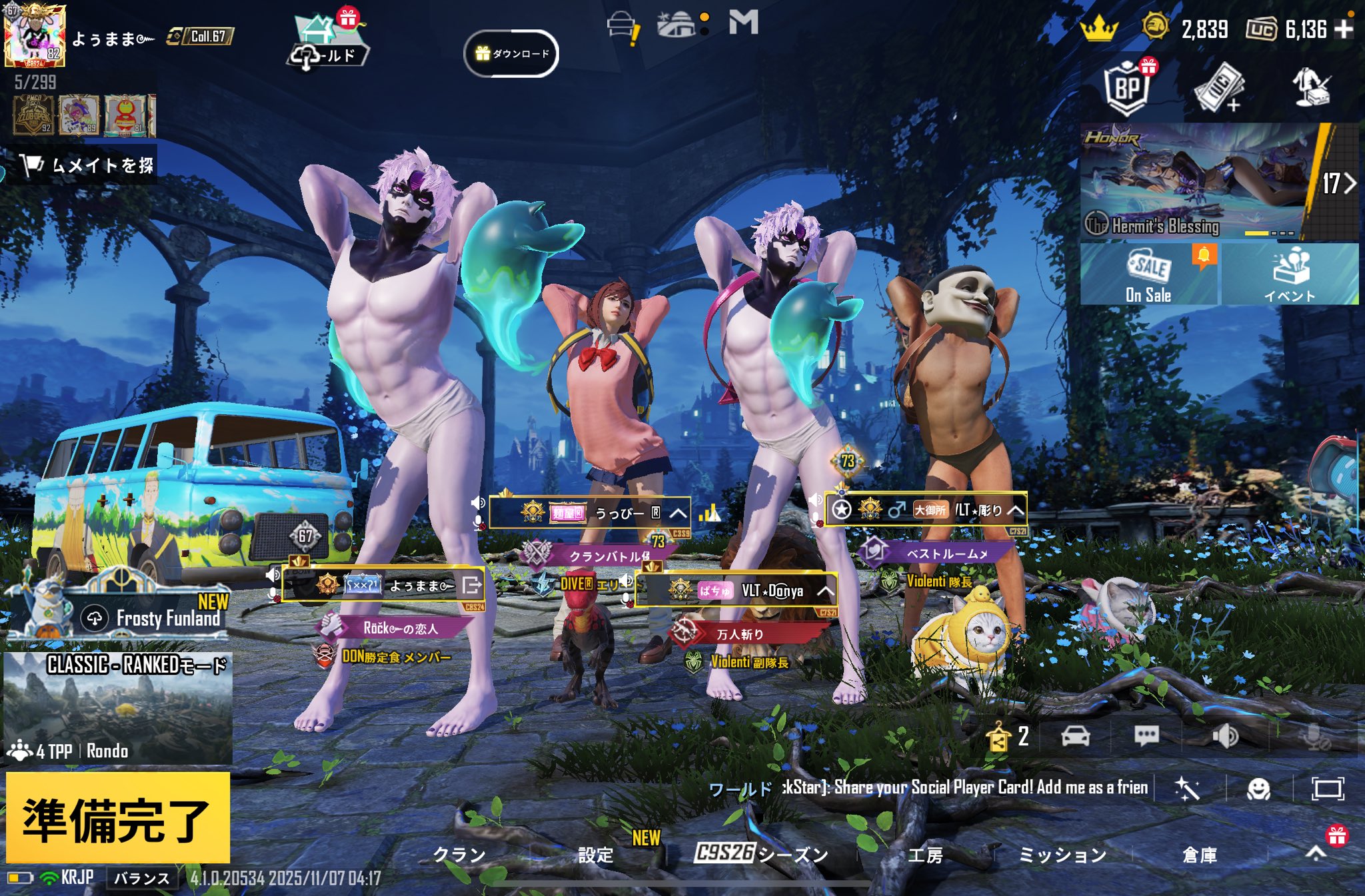
Task: Open own player profile avatar
Action: [x=35, y=35]
